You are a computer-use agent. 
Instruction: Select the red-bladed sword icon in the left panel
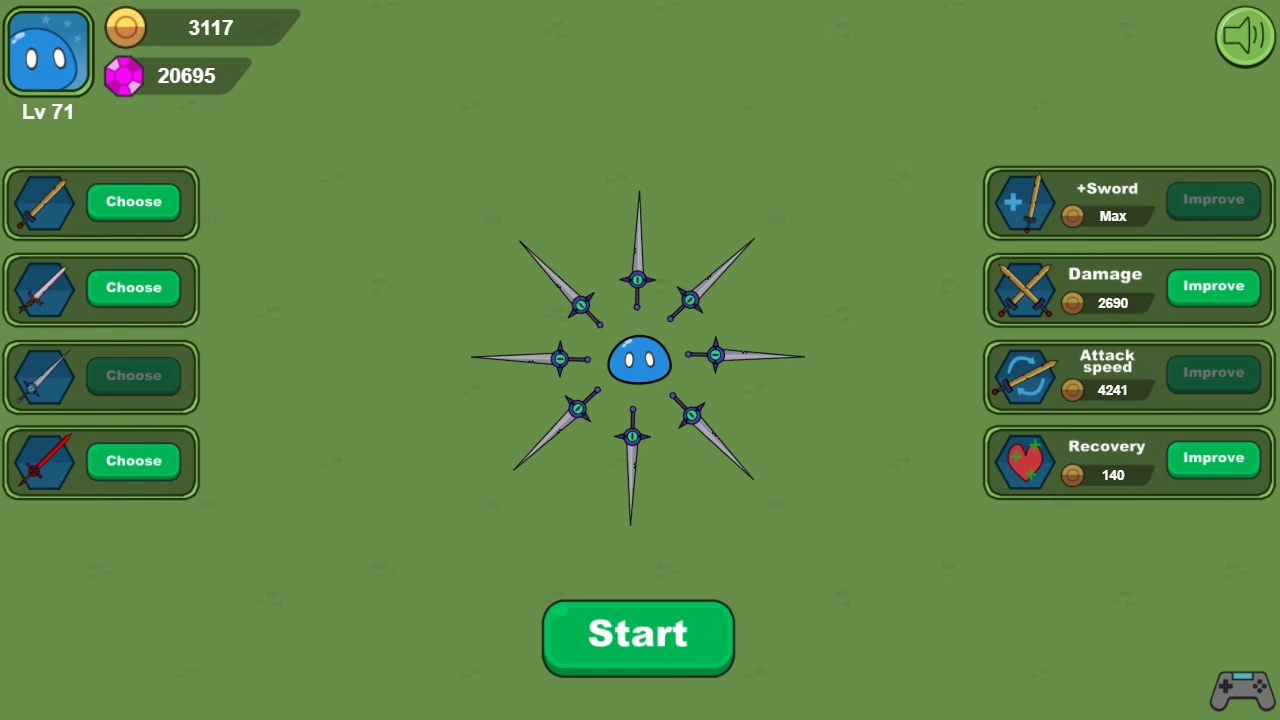[x=44, y=461]
